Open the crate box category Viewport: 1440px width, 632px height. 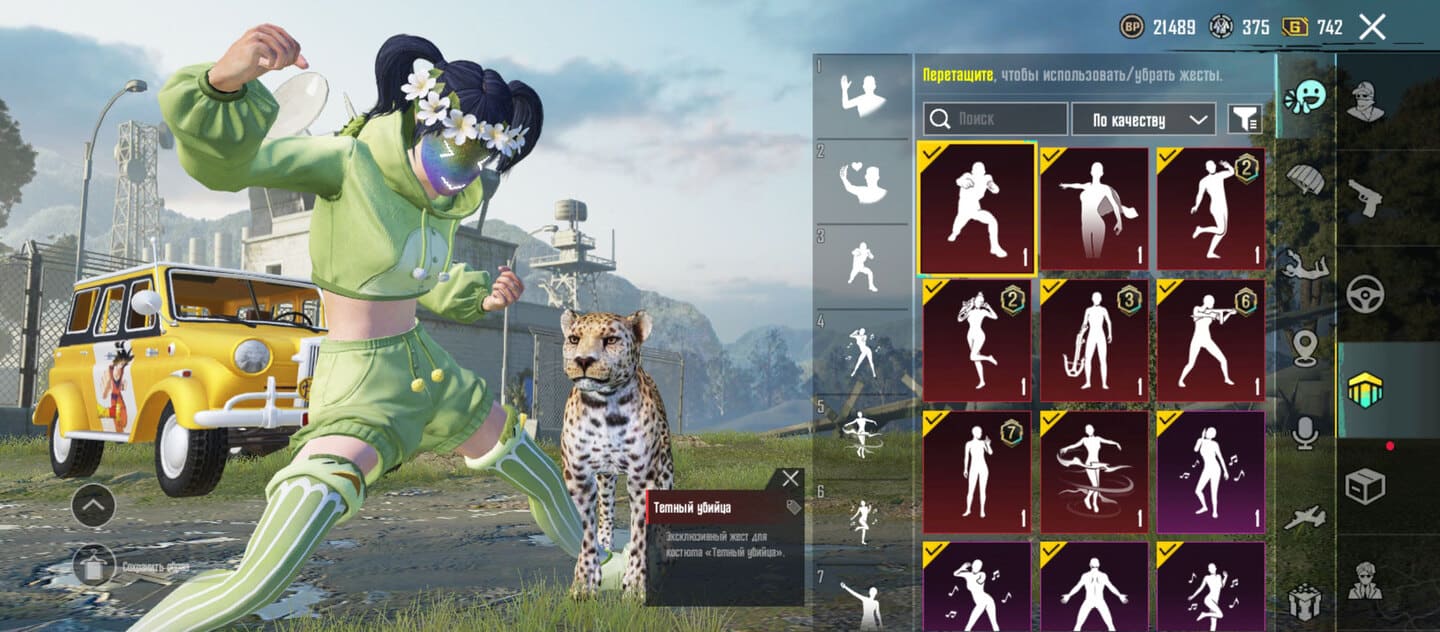[1365, 486]
